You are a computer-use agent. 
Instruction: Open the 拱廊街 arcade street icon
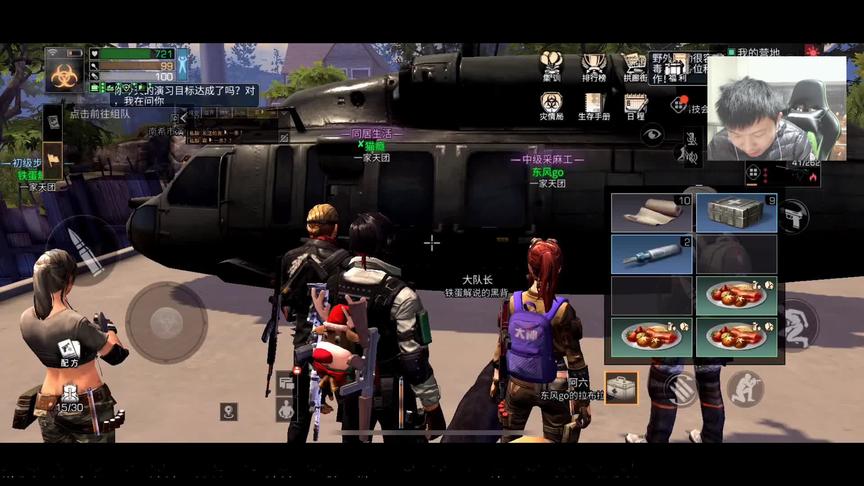point(635,65)
